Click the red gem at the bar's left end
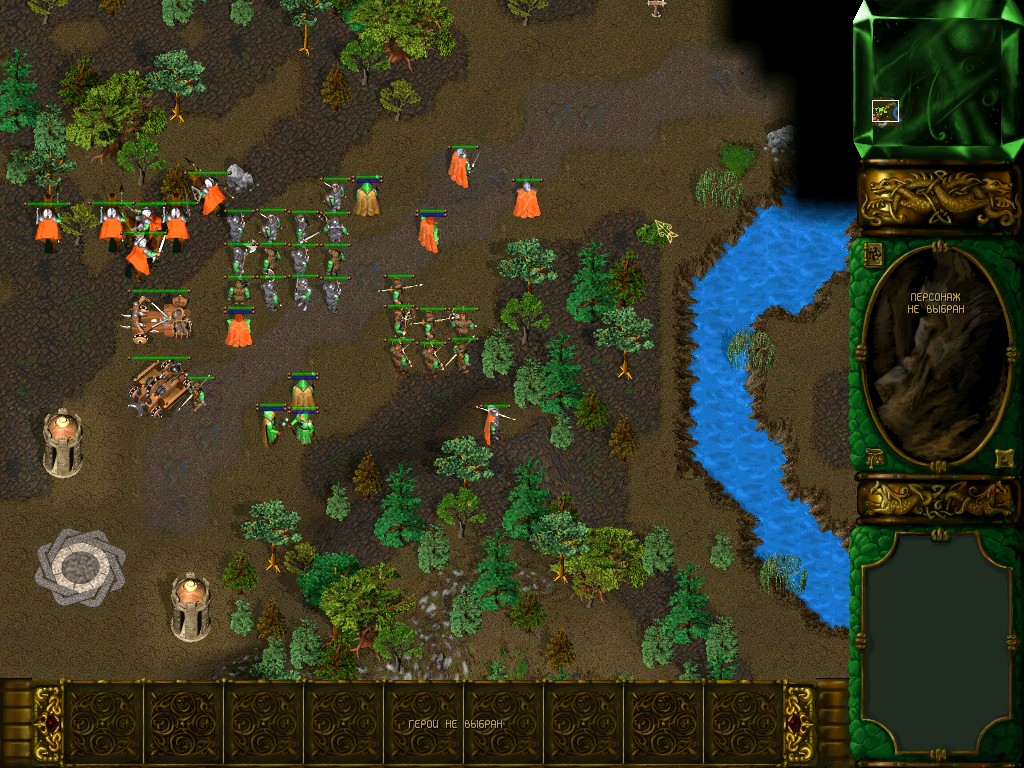This screenshot has height=768, width=1024. coord(46,723)
